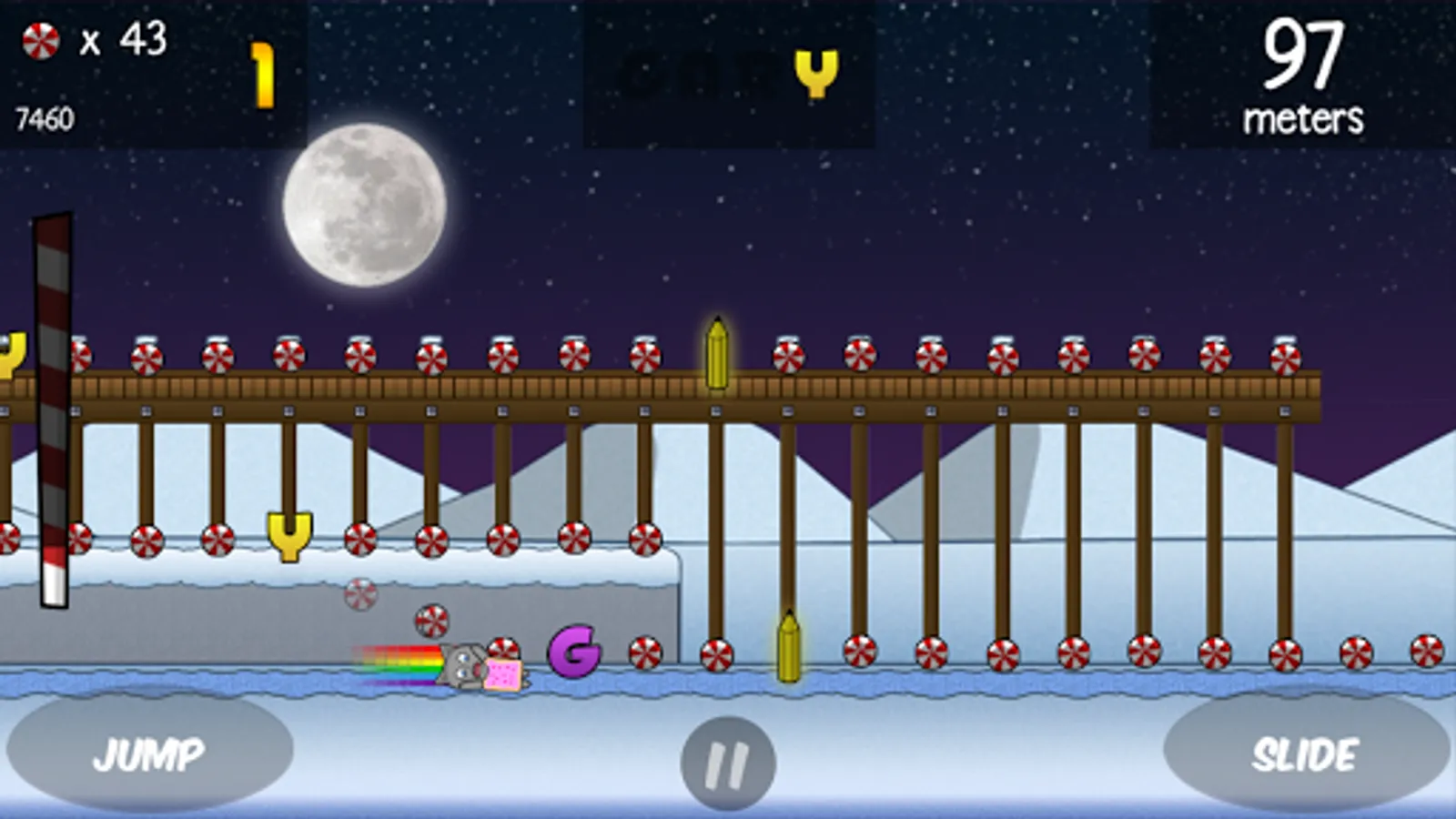Select the pencil power-up near the ground

(x=788, y=646)
